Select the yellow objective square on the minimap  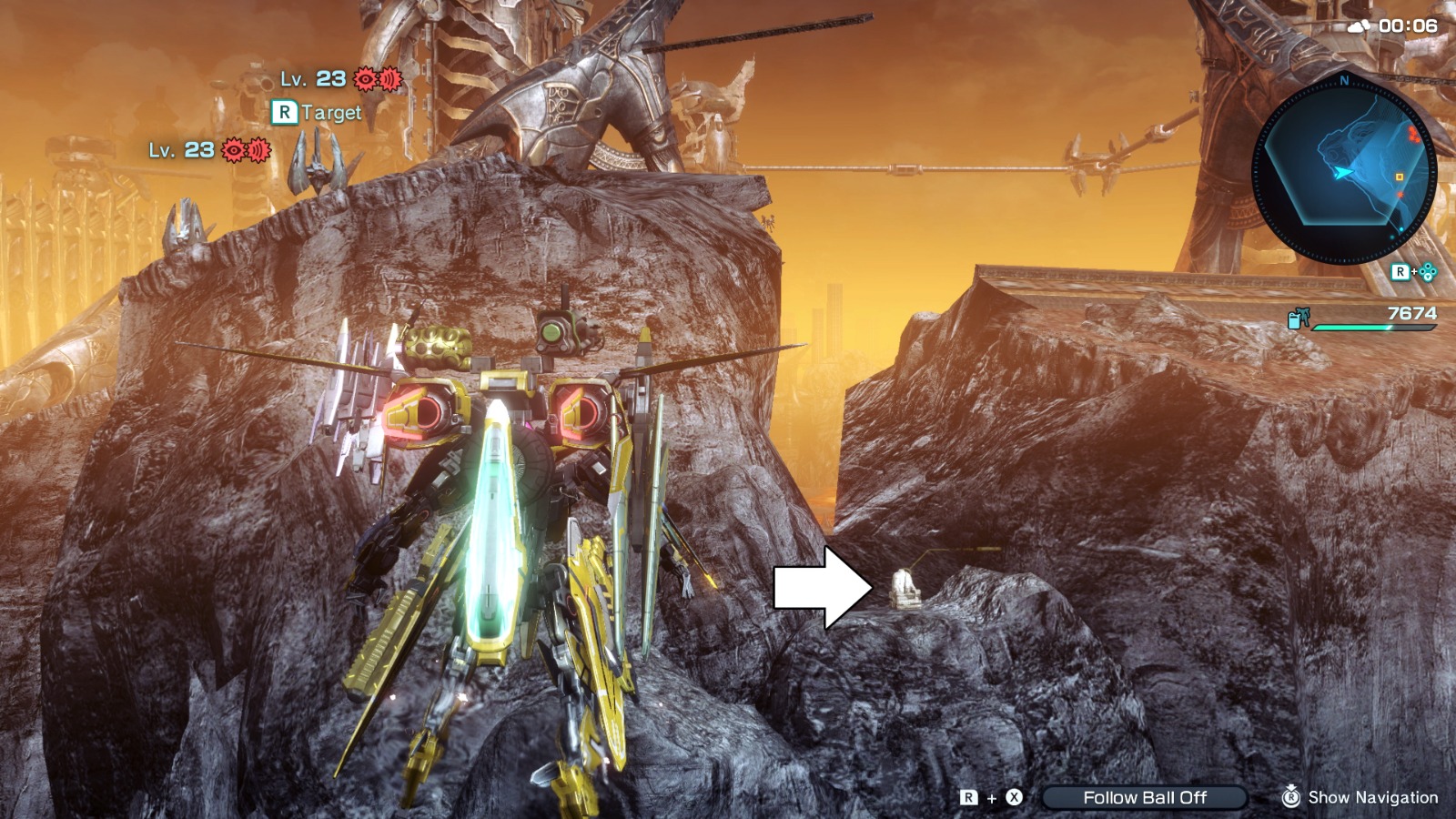tap(1399, 177)
